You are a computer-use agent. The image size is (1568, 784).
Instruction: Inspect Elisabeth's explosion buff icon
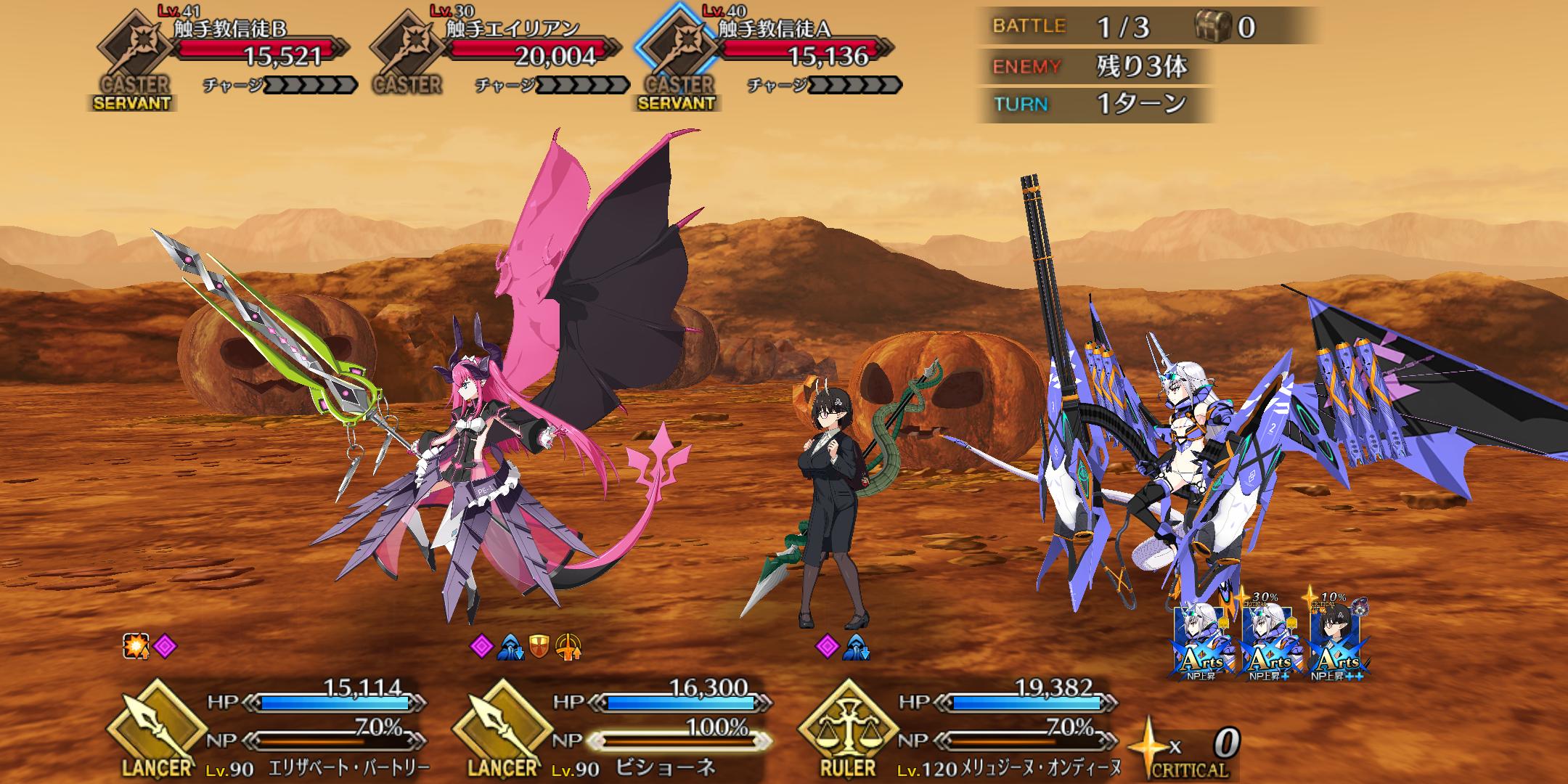coord(135,645)
